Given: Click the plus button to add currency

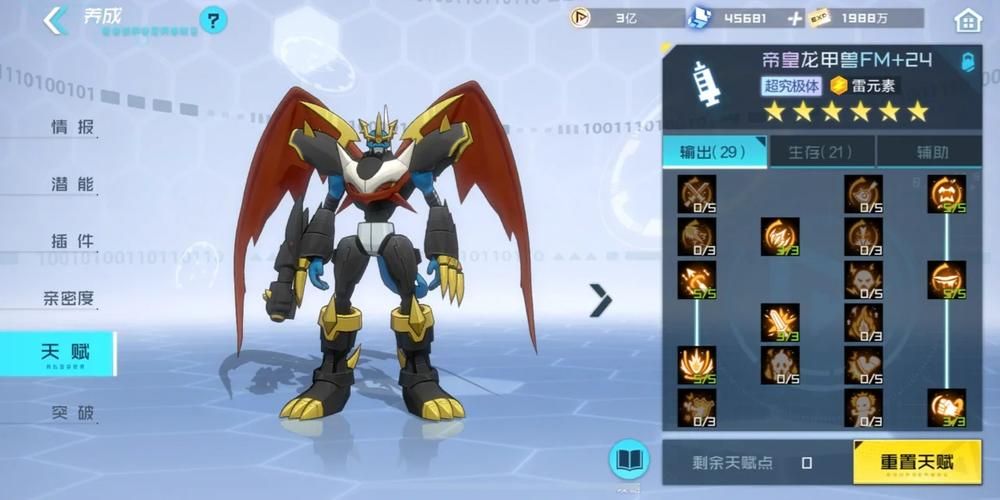Looking at the screenshot, I should pyautogui.click(x=795, y=18).
